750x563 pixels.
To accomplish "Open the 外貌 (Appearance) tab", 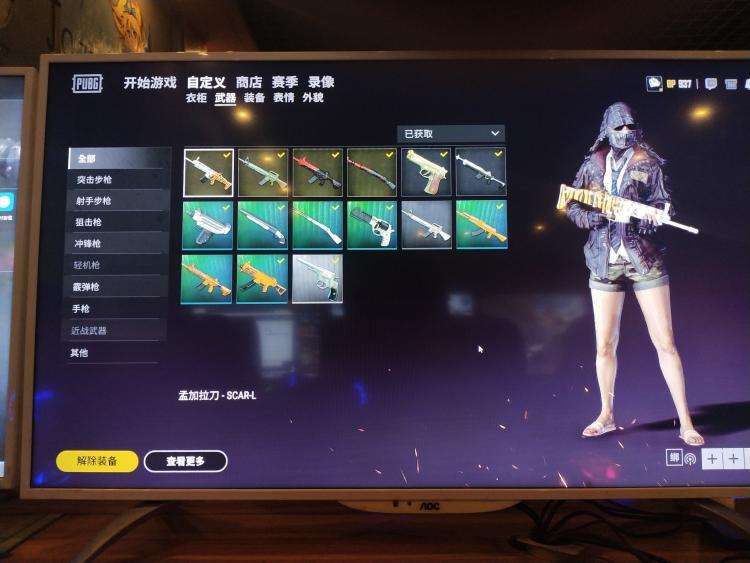I will click(313, 98).
